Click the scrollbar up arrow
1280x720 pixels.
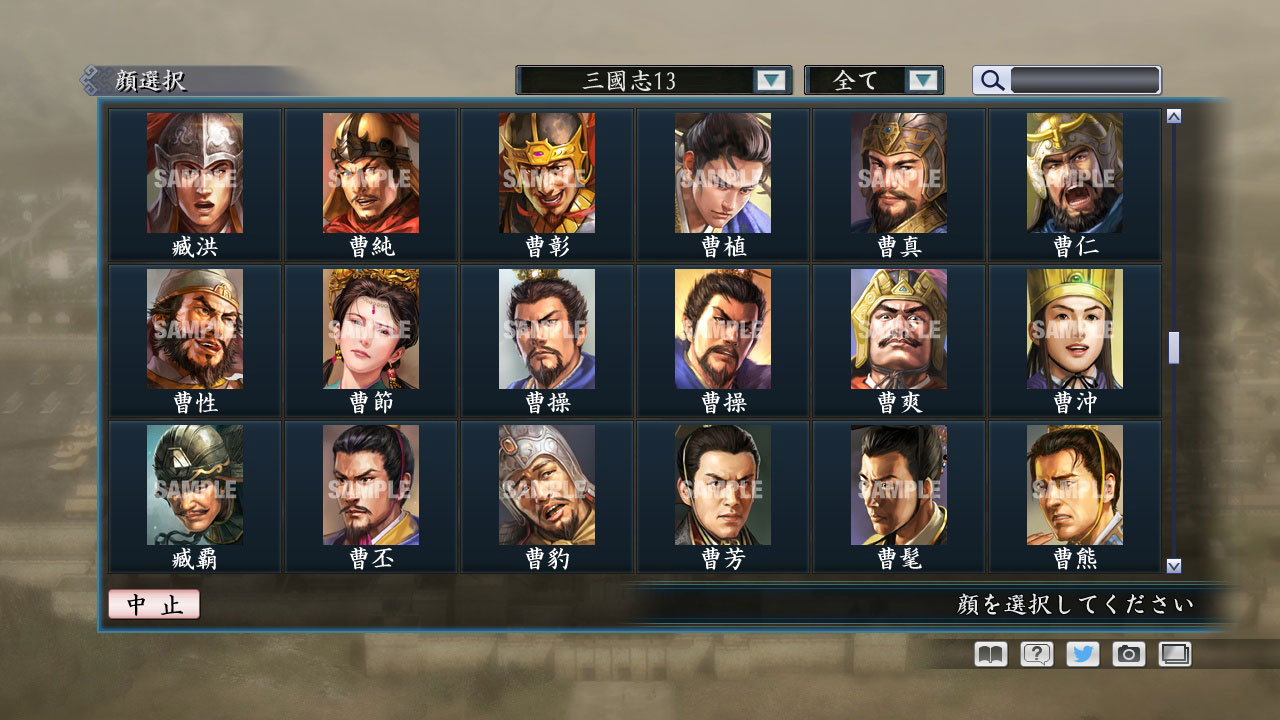point(1172,114)
